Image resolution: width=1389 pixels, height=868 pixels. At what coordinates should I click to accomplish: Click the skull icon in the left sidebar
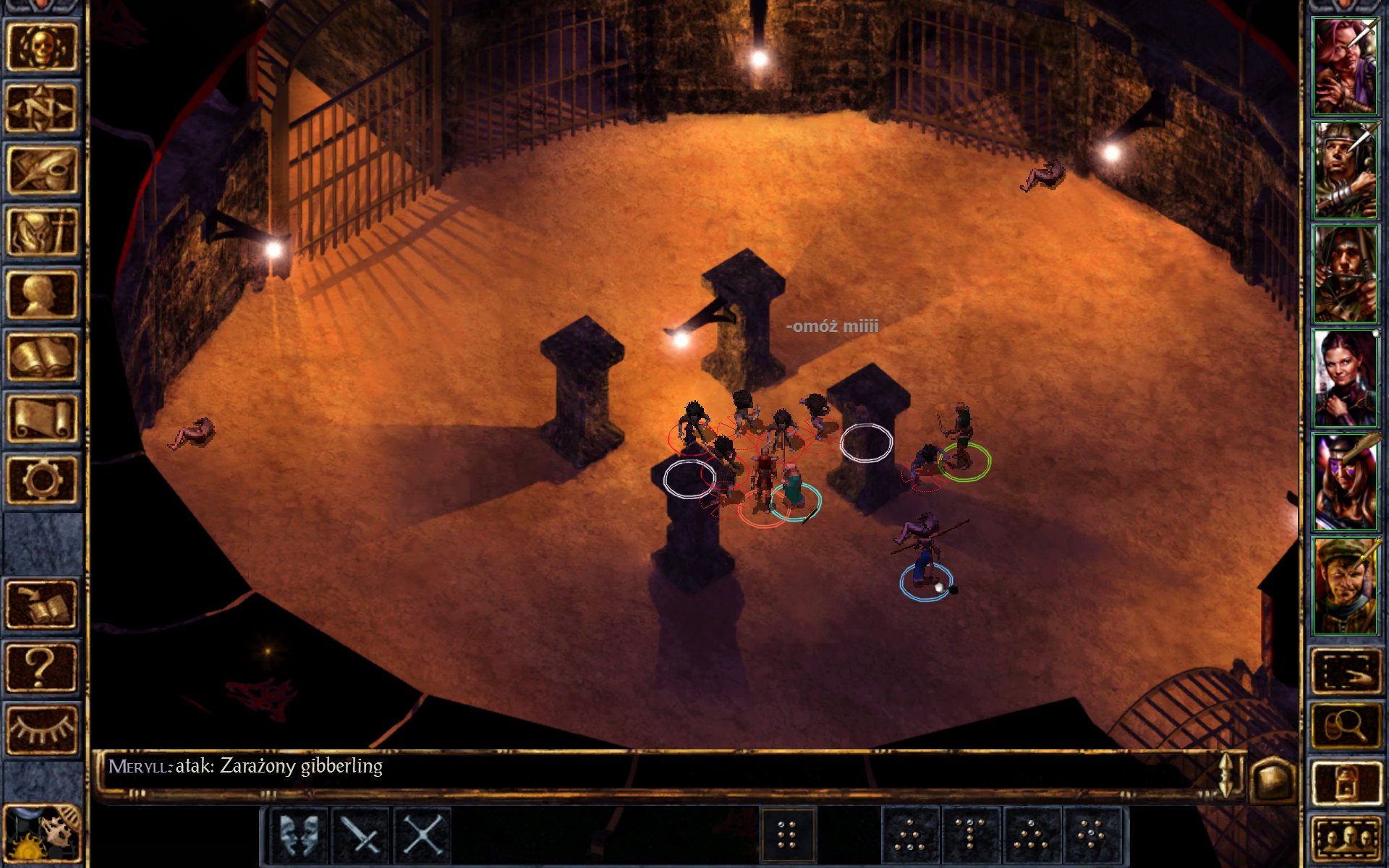pos(41,46)
